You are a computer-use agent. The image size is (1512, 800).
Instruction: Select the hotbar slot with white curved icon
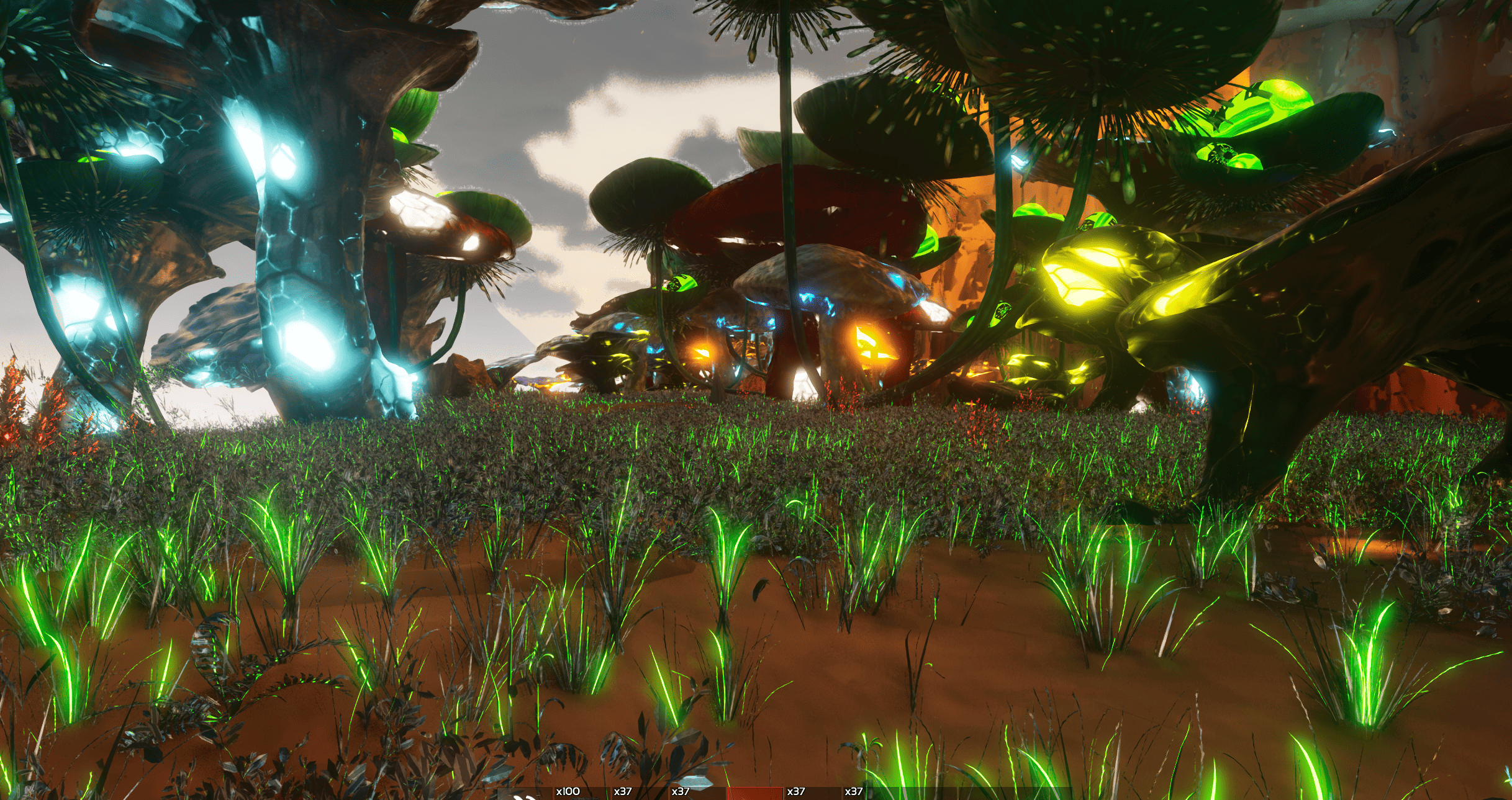[525, 794]
